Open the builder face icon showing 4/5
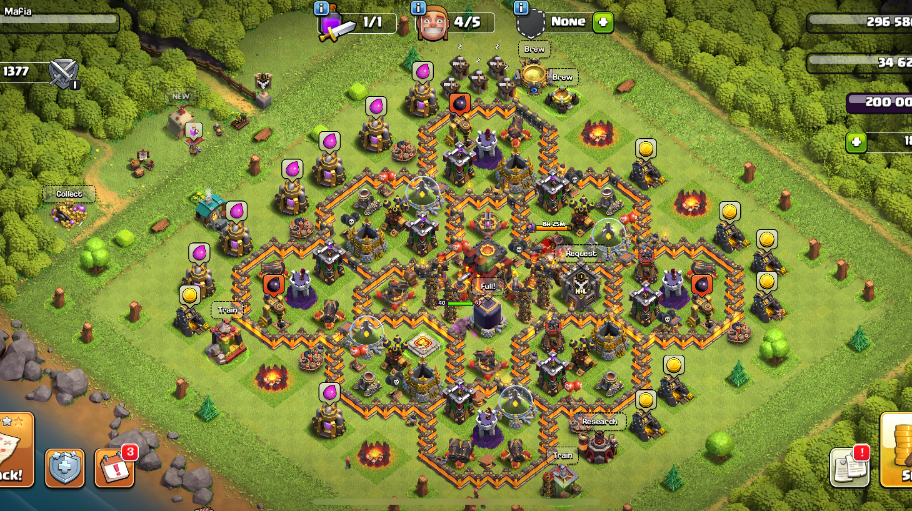 pyautogui.click(x=434, y=22)
